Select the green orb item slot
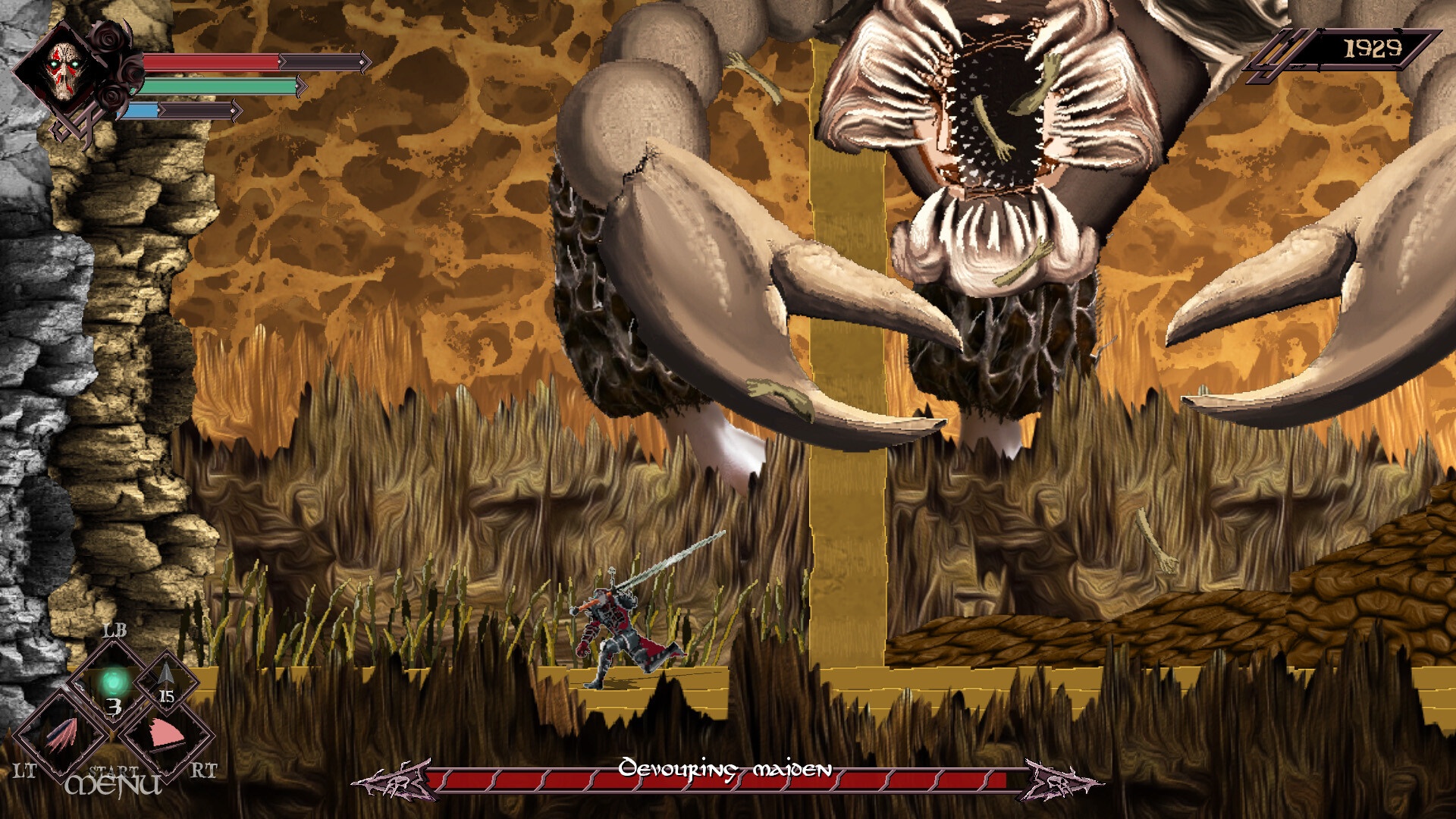This screenshot has height=819, width=1456. pos(114,683)
